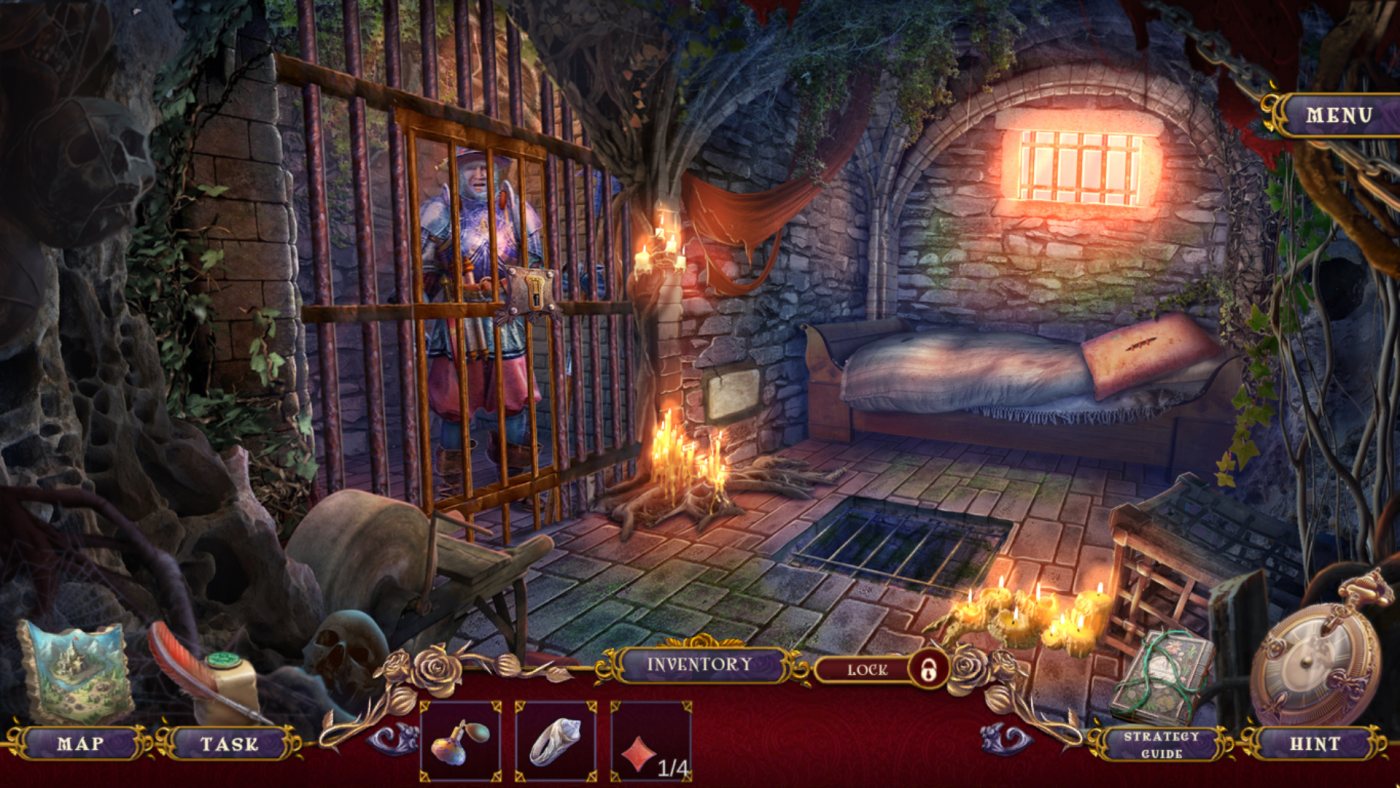Viewport: 1400px width, 788px height.
Task: Show the Task list
Action: pos(229,743)
